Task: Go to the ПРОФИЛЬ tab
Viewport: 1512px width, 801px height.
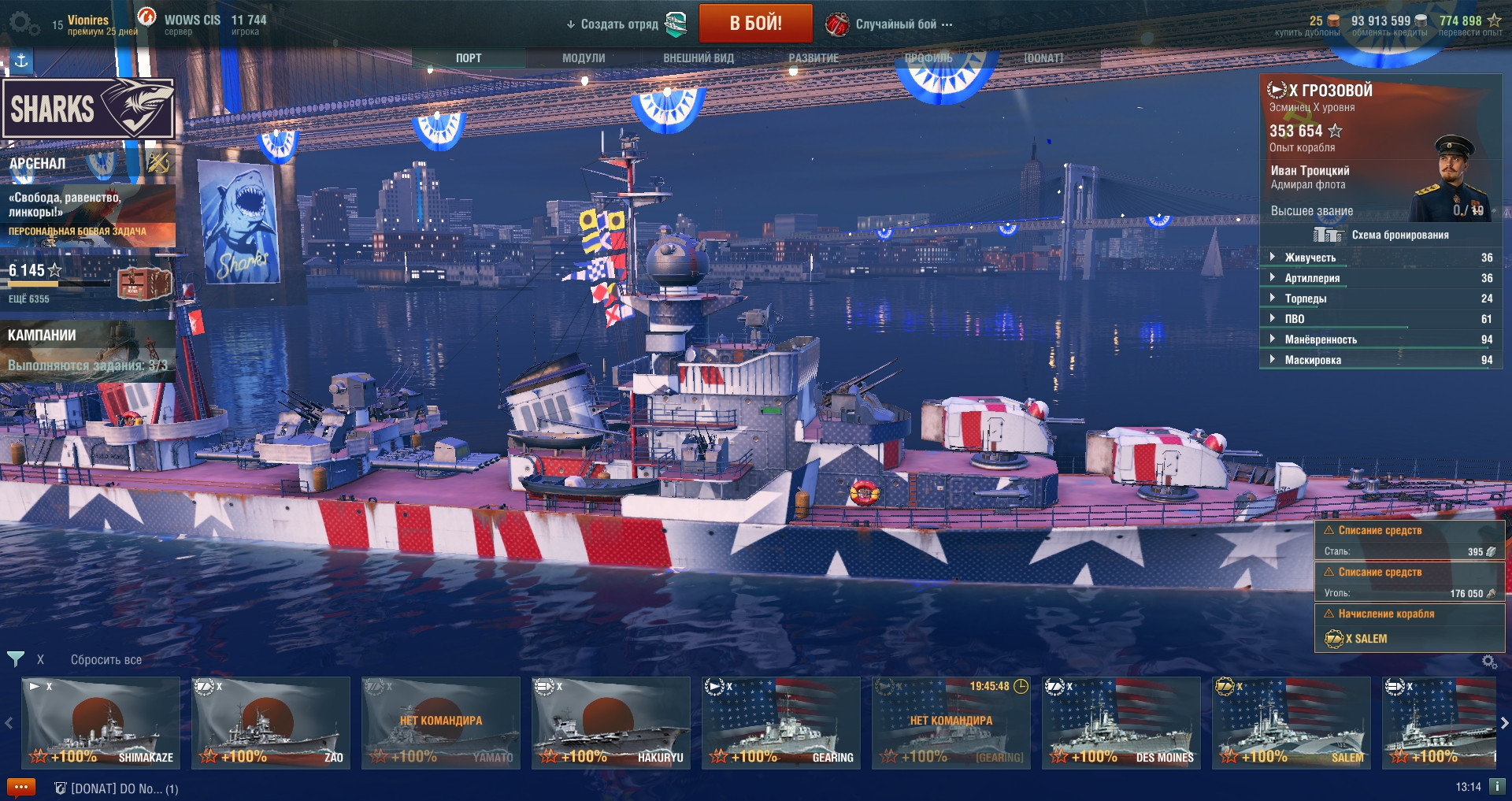Action: point(928,58)
